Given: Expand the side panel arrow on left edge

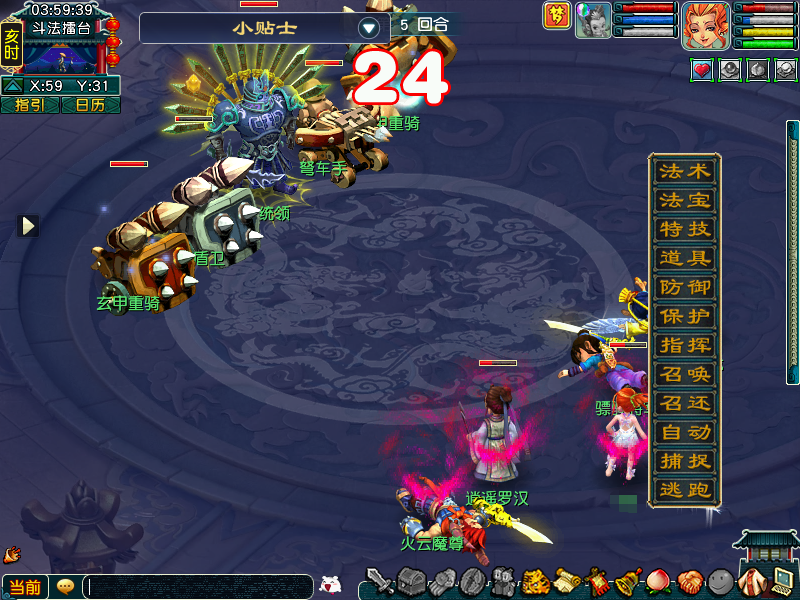Looking at the screenshot, I should point(29,226).
